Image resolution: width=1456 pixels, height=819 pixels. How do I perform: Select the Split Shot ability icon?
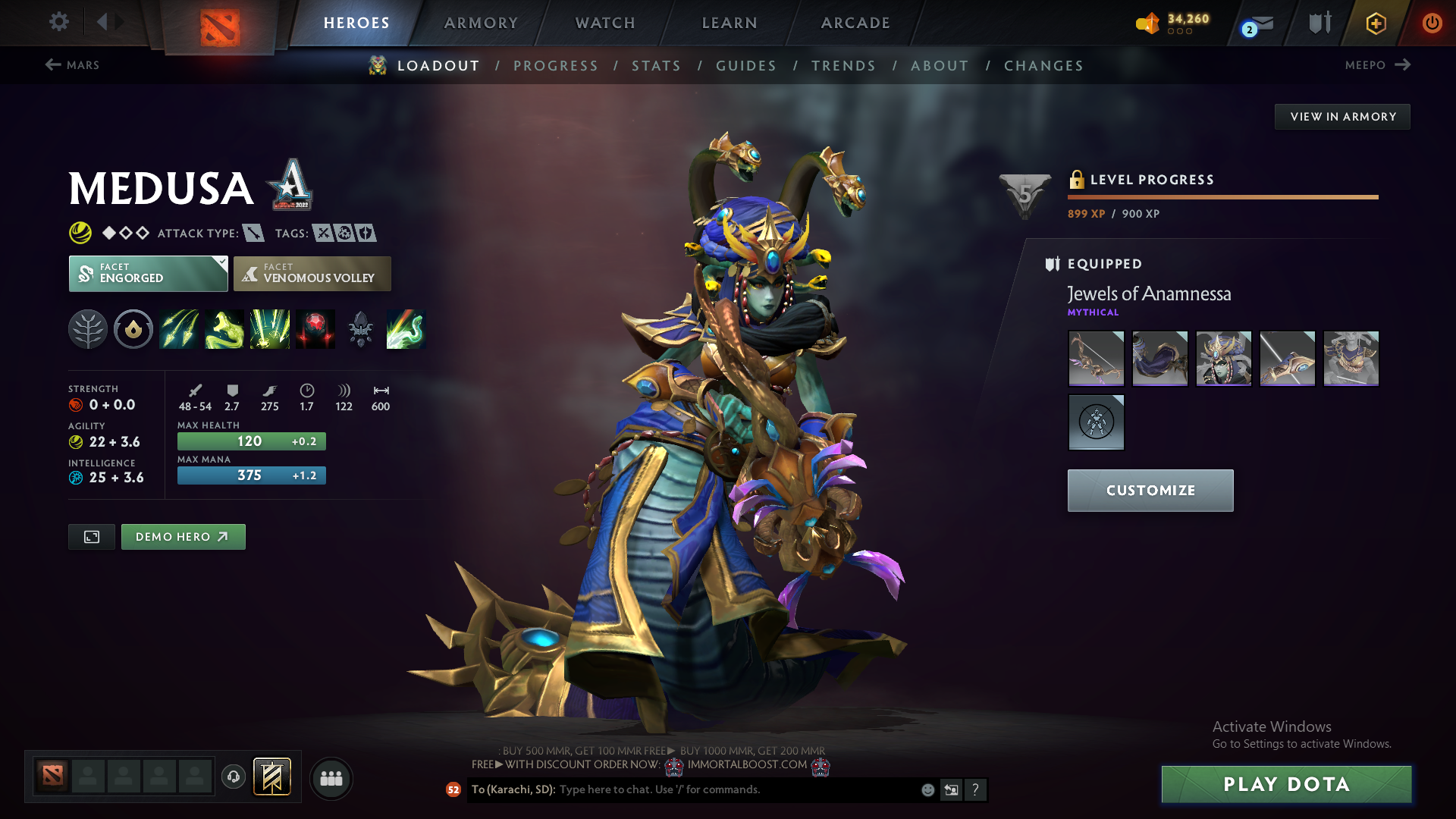(x=179, y=329)
